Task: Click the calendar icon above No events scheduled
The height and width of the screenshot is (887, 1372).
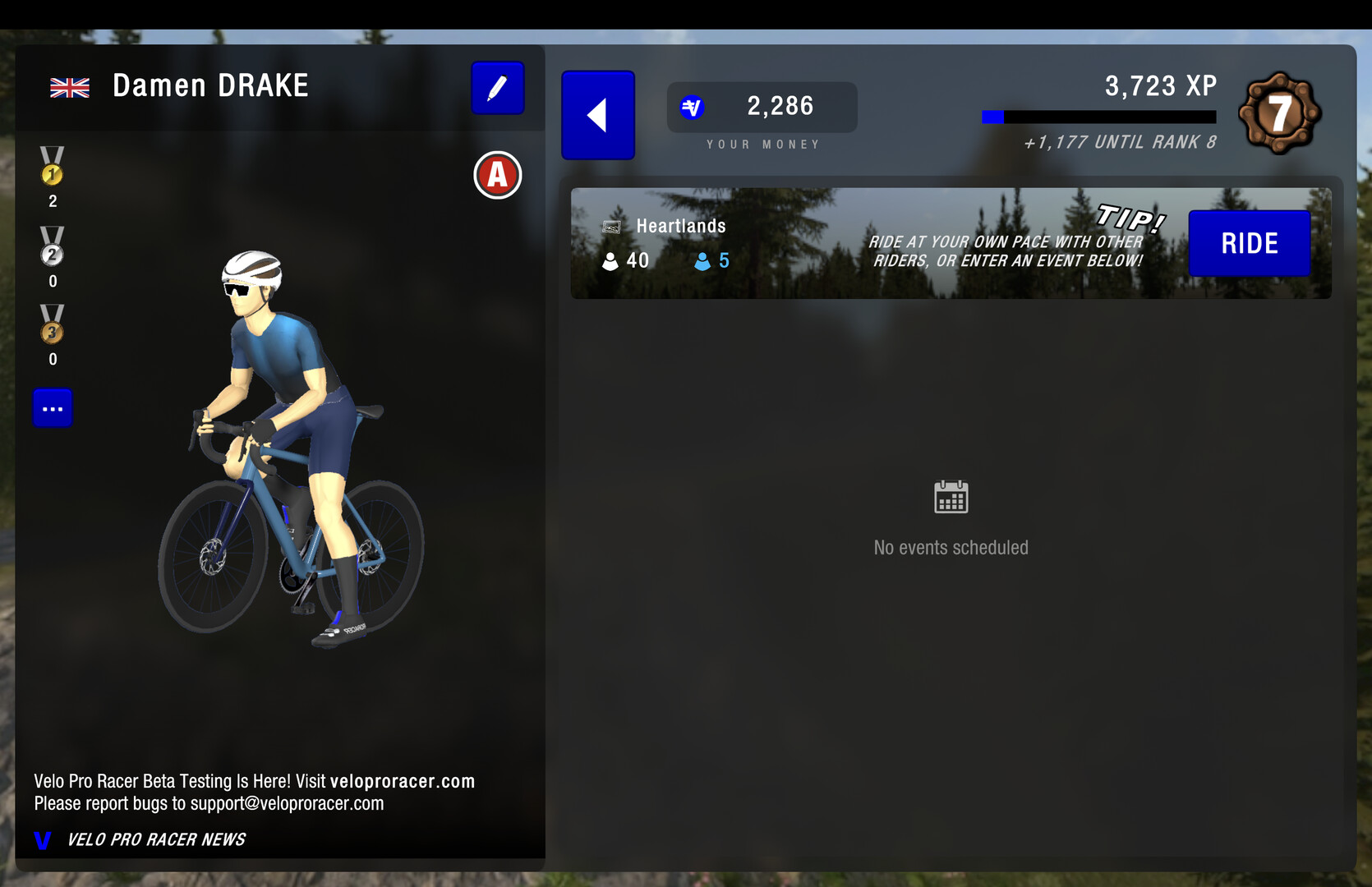Action: tap(951, 496)
